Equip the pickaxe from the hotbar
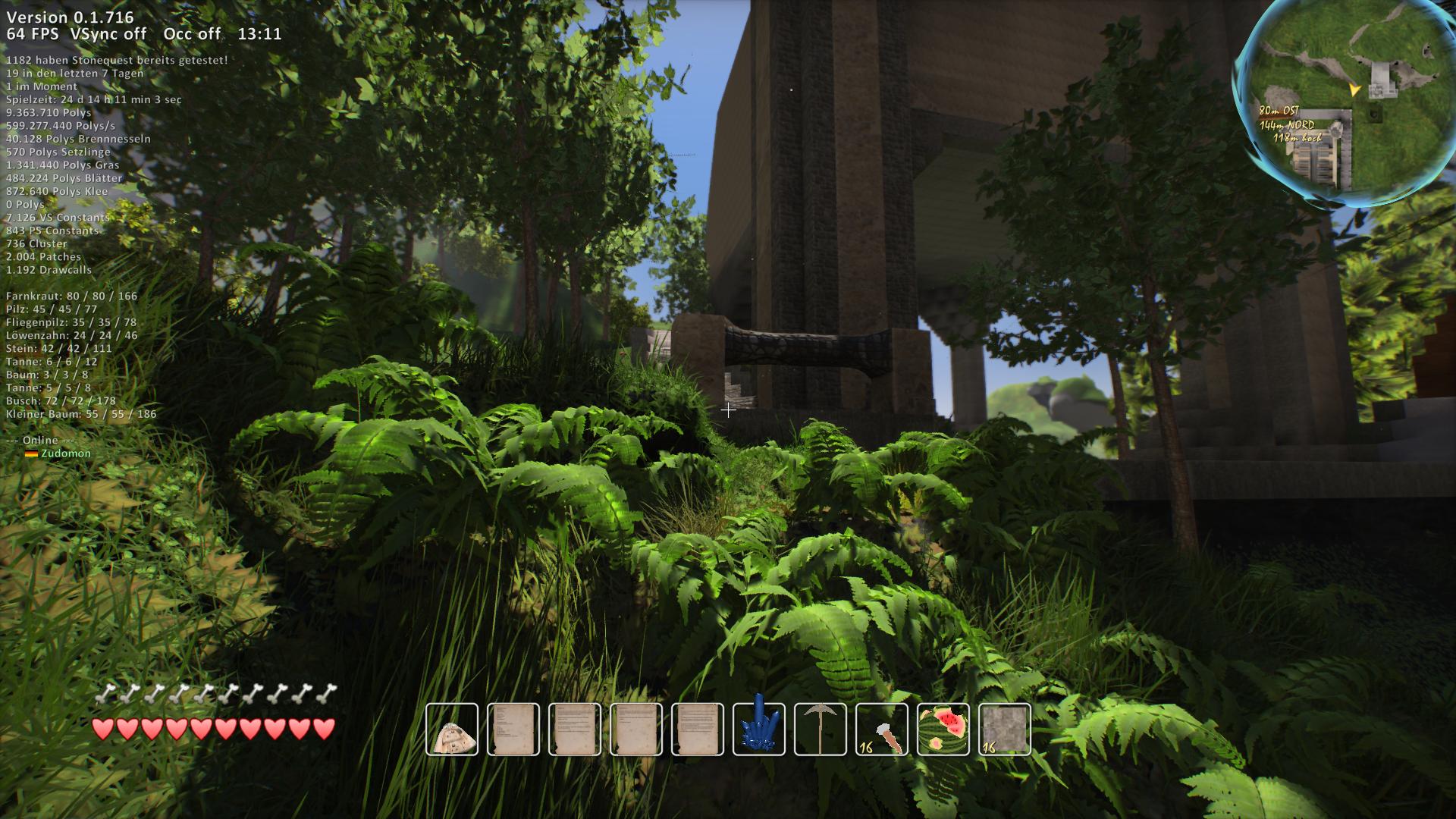The image size is (1456, 819). [x=821, y=730]
